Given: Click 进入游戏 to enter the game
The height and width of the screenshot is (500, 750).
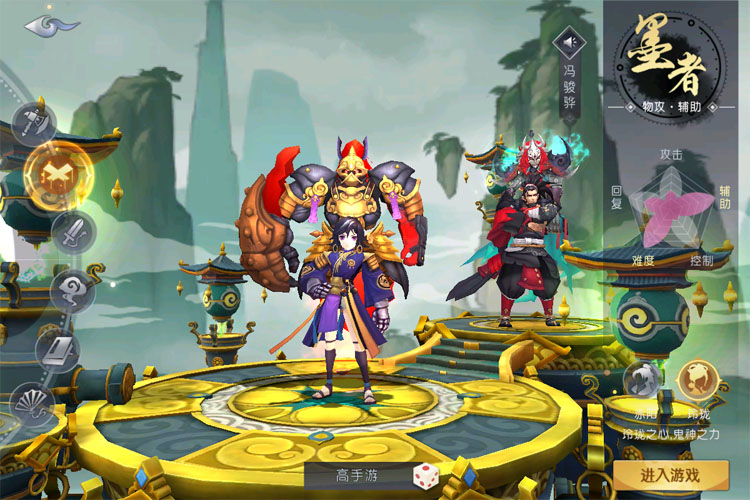Looking at the screenshot, I should (671, 475).
